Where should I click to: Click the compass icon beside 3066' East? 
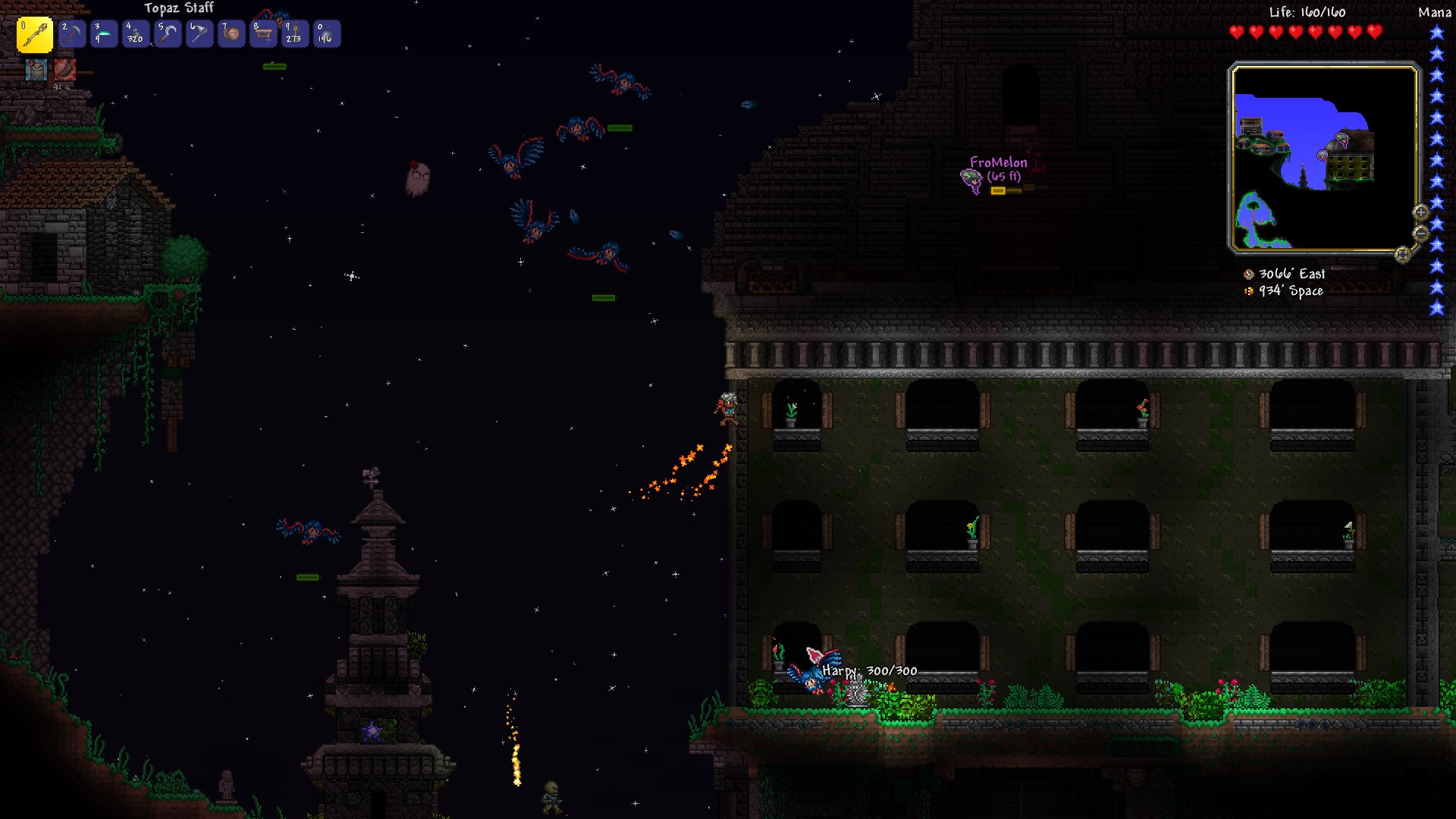[x=1249, y=275]
